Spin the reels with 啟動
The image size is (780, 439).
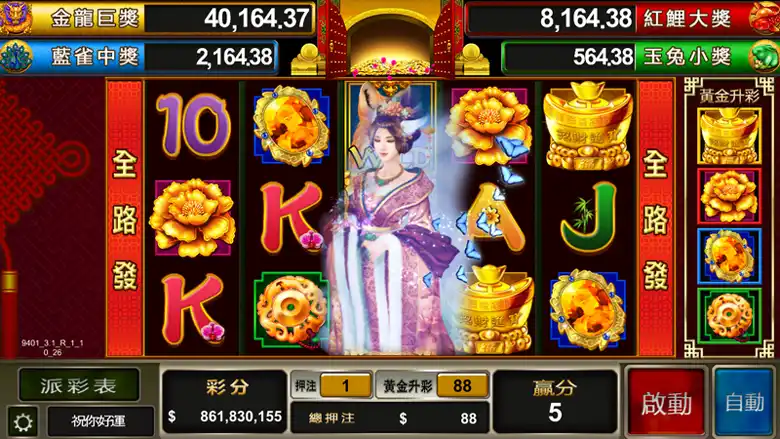pyautogui.click(x=666, y=402)
